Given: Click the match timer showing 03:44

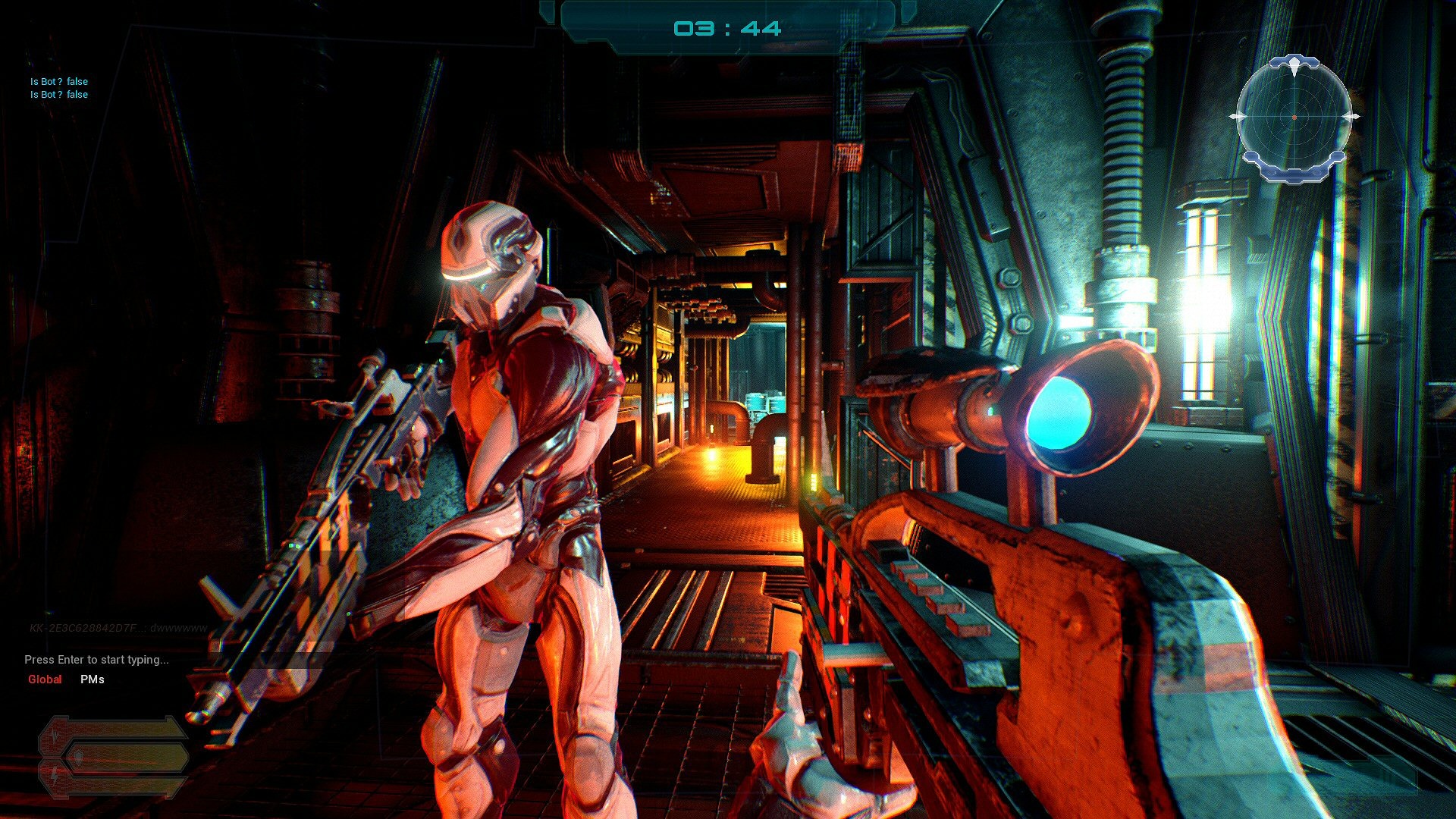Looking at the screenshot, I should pyautogui.click(x=728, y=28).
